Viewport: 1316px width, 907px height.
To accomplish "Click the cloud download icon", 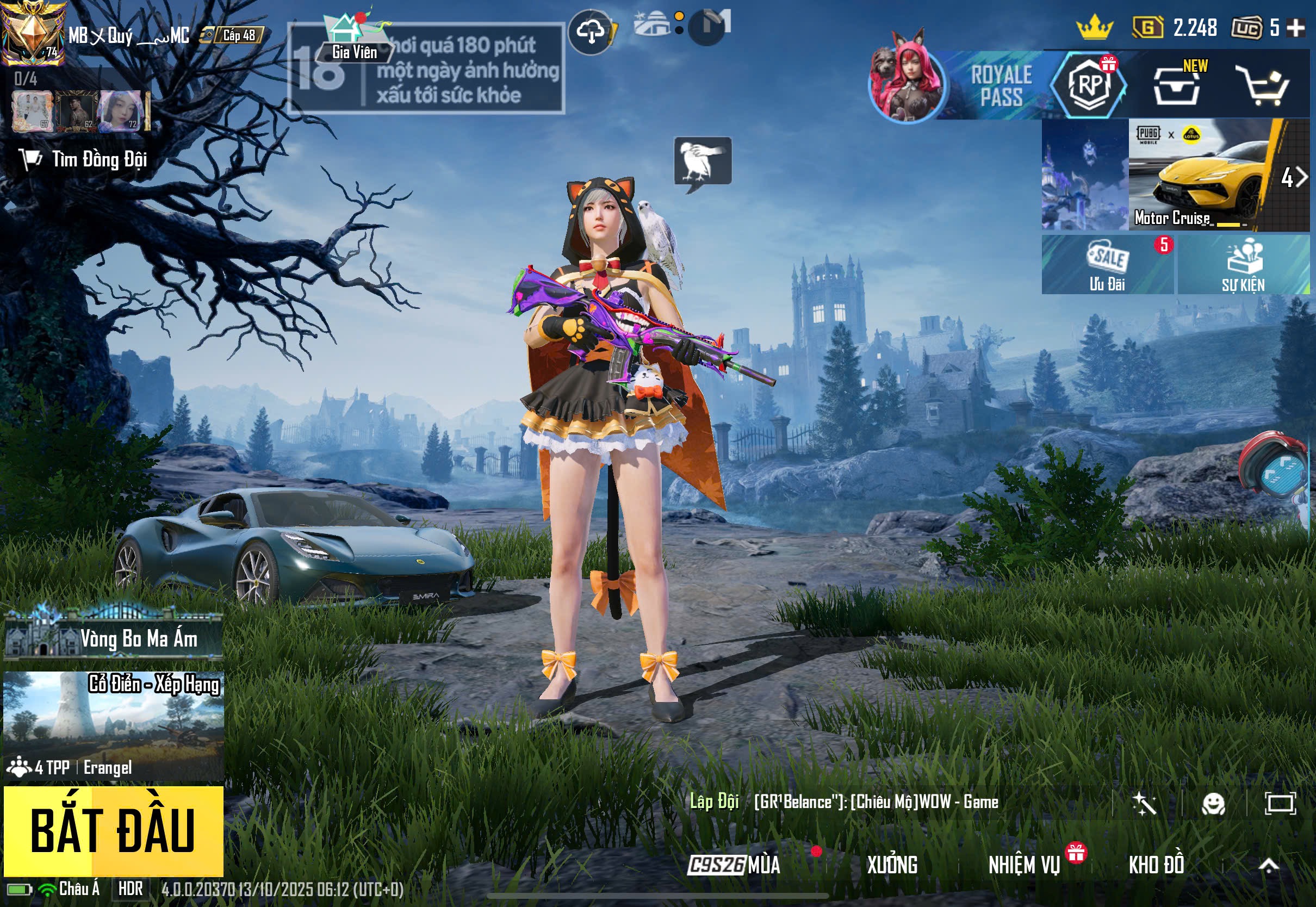I will tap(591, 32).
